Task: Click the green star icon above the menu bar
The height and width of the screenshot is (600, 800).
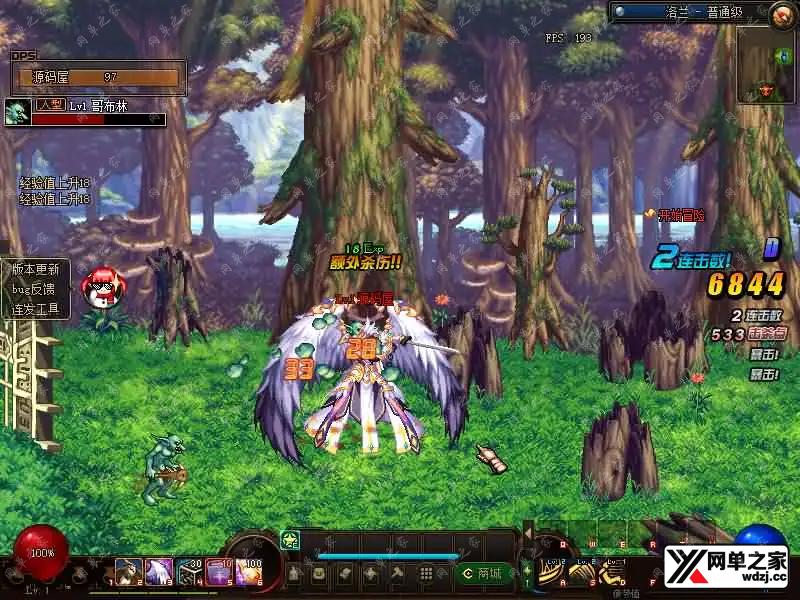Action: (291, 540)
